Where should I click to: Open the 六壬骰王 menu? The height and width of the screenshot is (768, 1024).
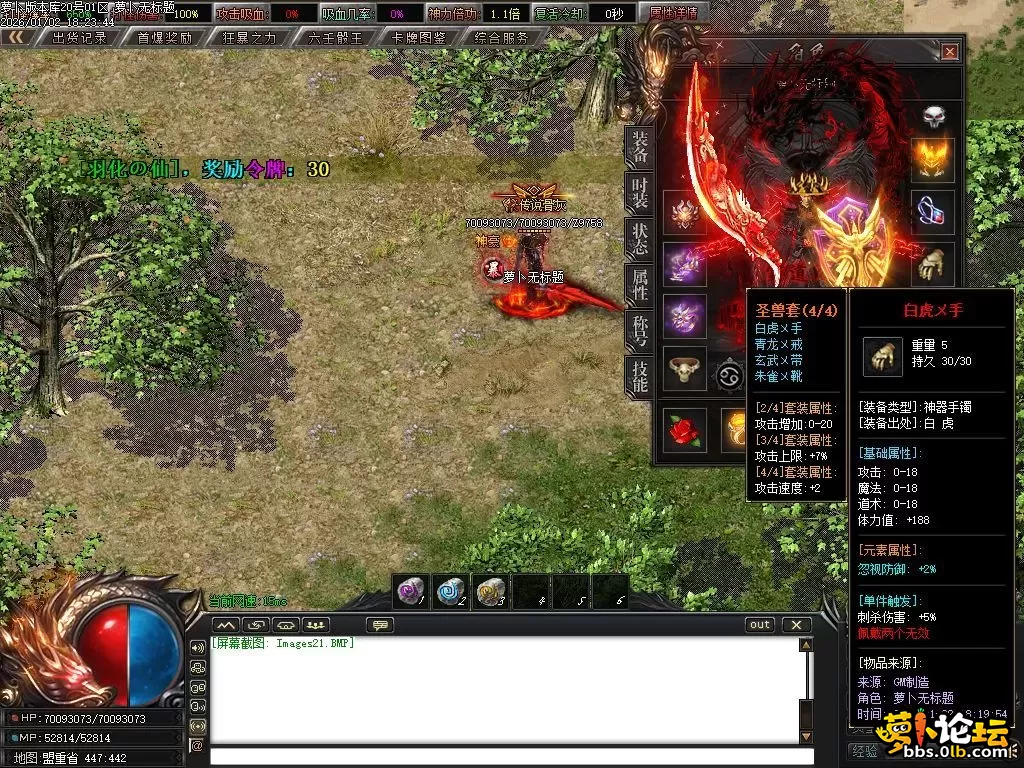[336, 38]
